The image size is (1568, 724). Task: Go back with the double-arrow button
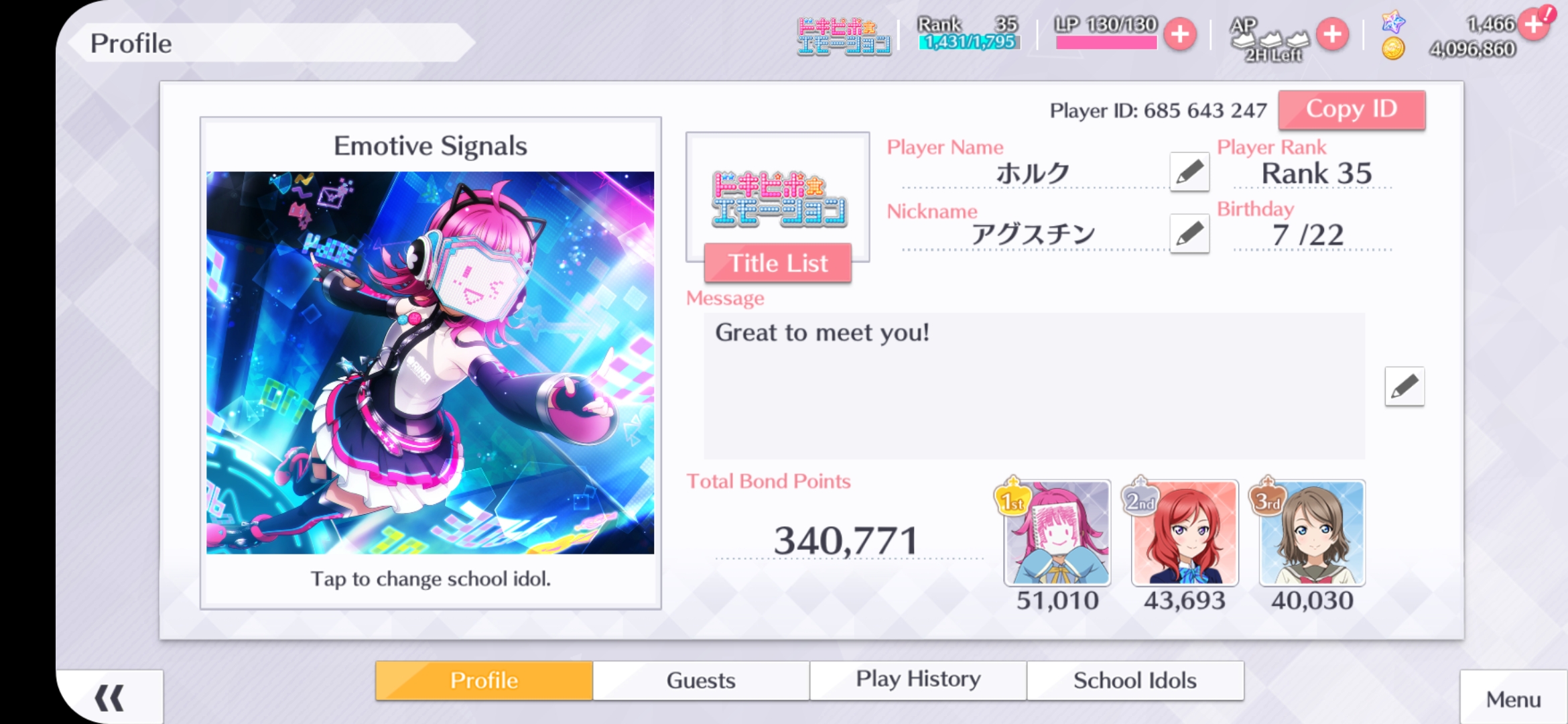tap(109, 698)
